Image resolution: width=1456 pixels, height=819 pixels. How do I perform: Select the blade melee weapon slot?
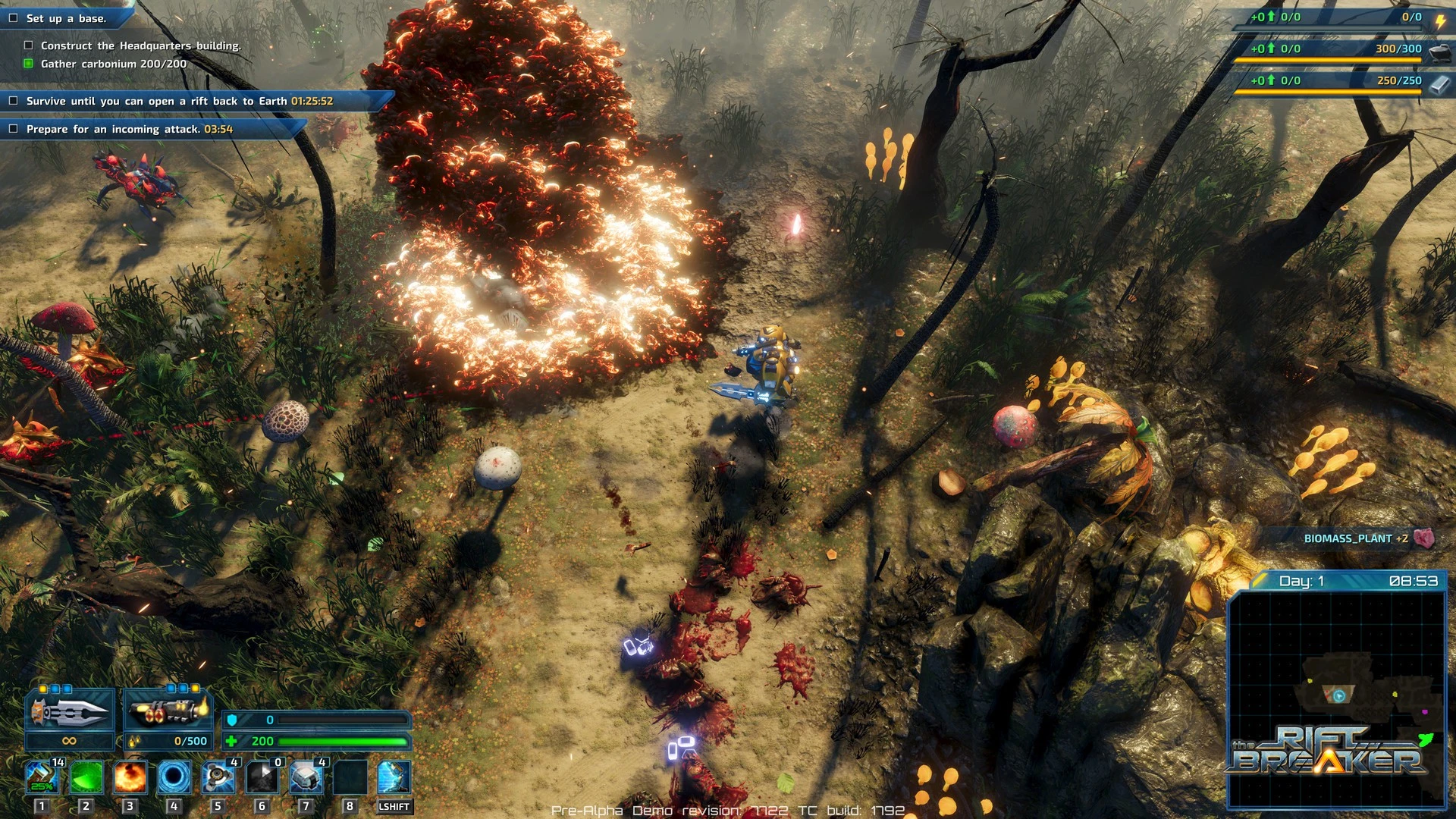coord(70,711)
